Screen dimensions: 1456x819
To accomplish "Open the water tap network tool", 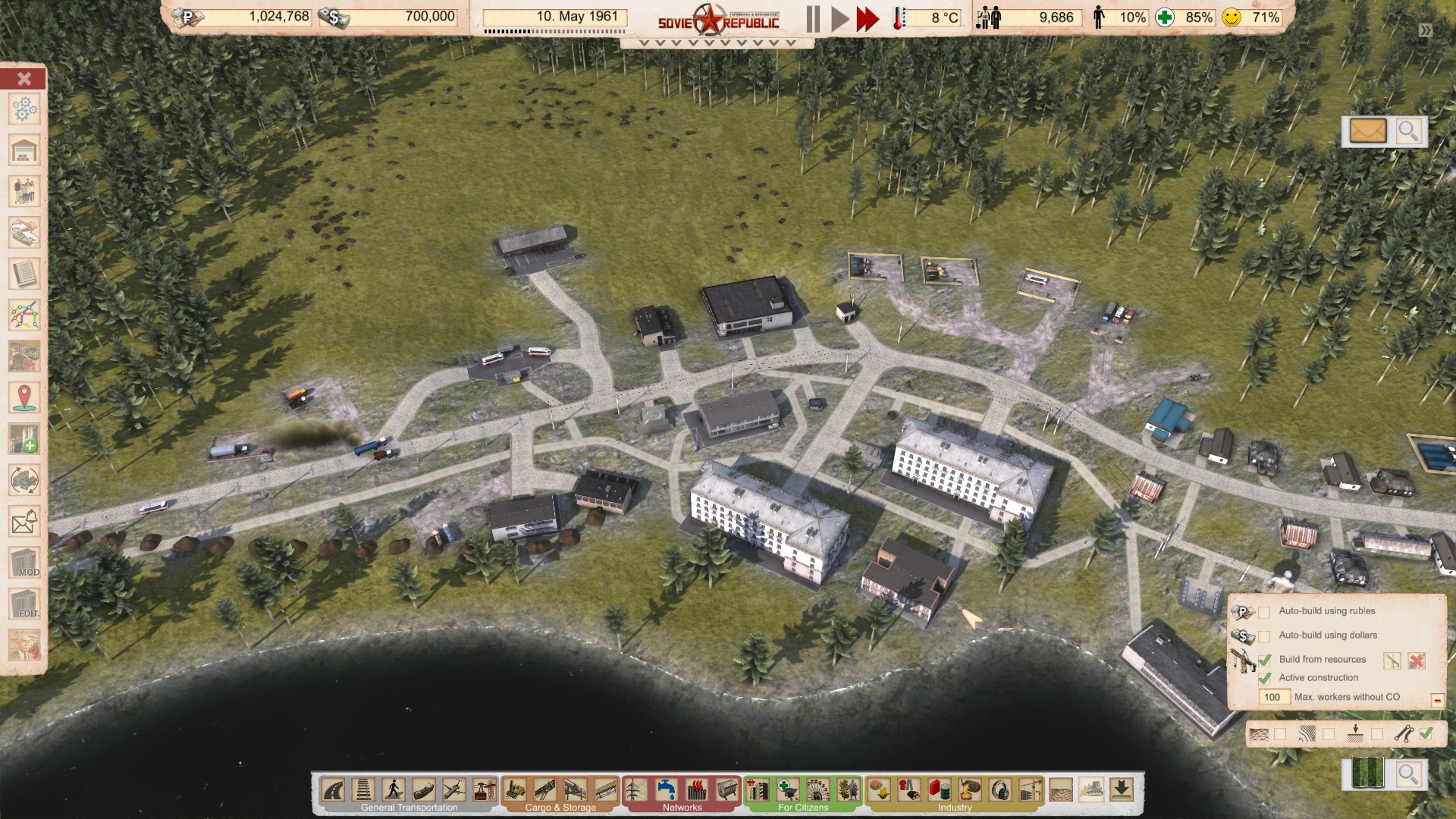I will coord(667,790).
